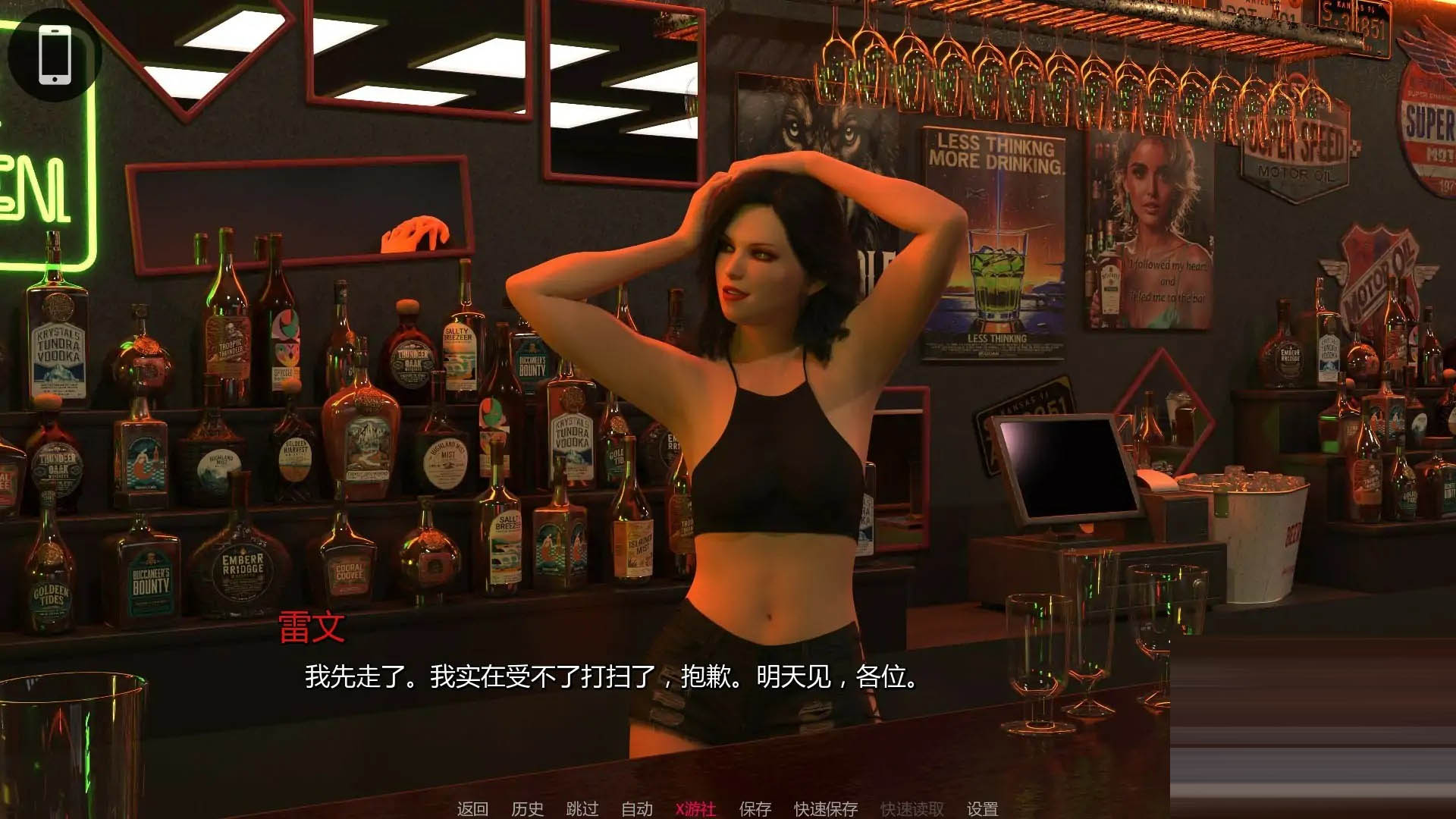The width and height of the screenshot is (1456, 819).
Task: Click the red X游社 link
Action: (x=695, y=809)
